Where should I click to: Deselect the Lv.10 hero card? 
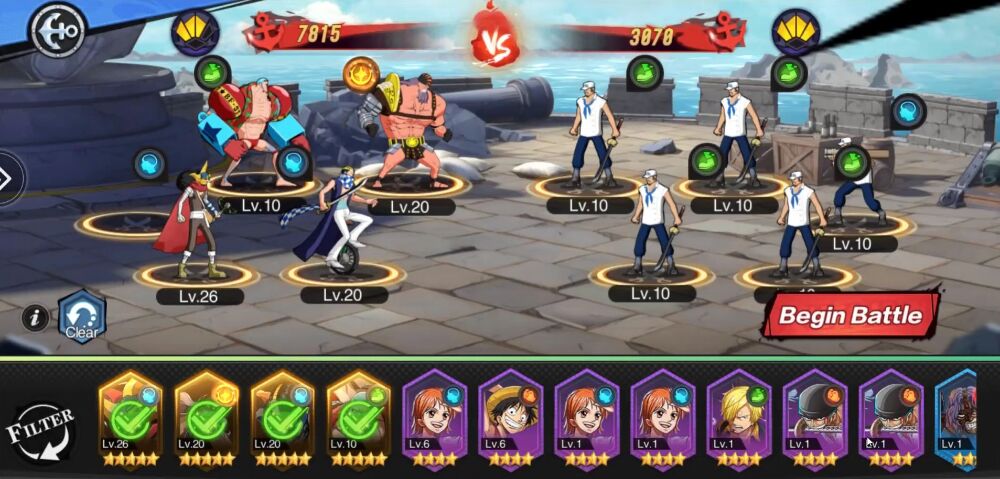358,422
